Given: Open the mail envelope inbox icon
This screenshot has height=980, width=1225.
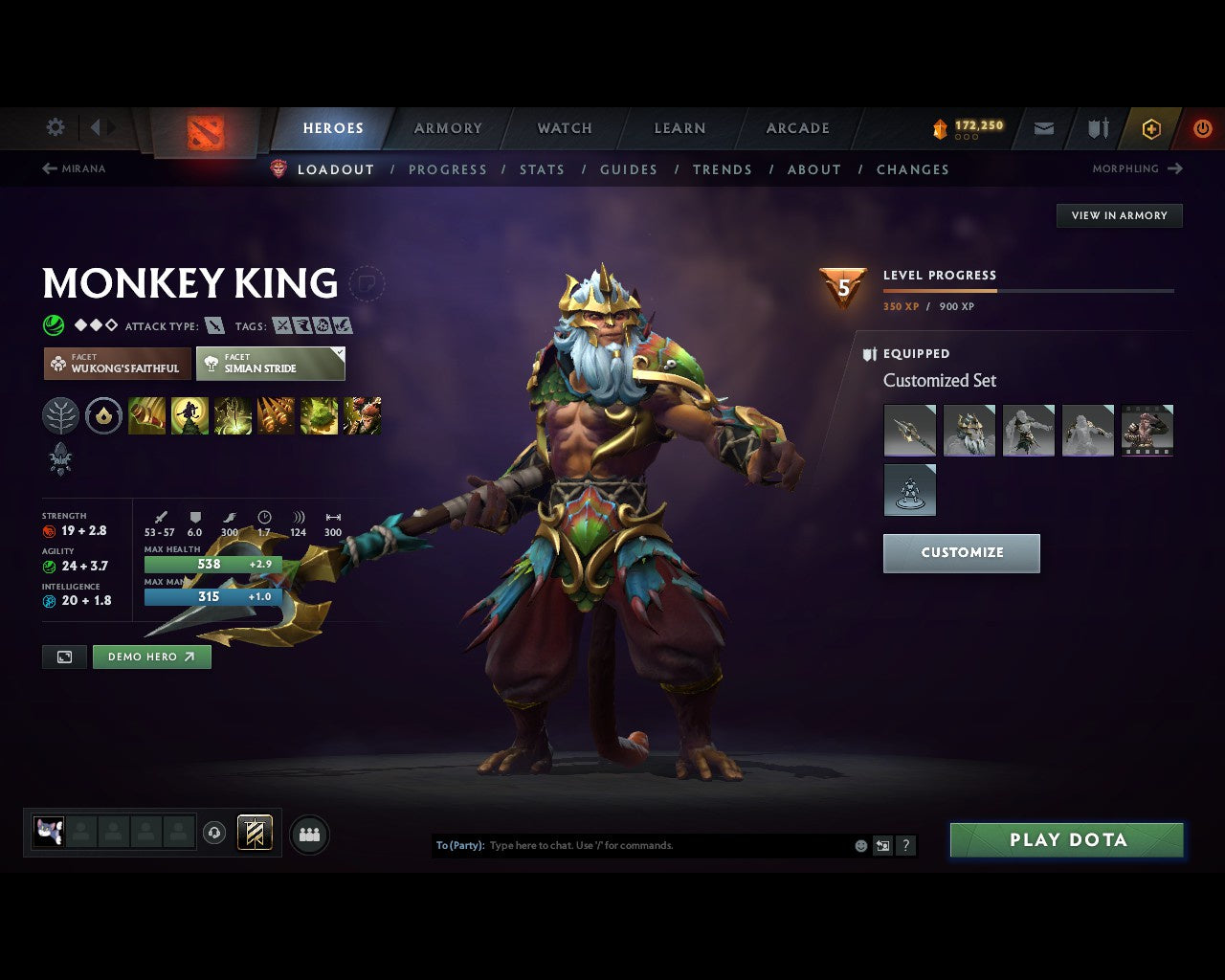Looking at the screenshot, I should (x=1043, y=128).
